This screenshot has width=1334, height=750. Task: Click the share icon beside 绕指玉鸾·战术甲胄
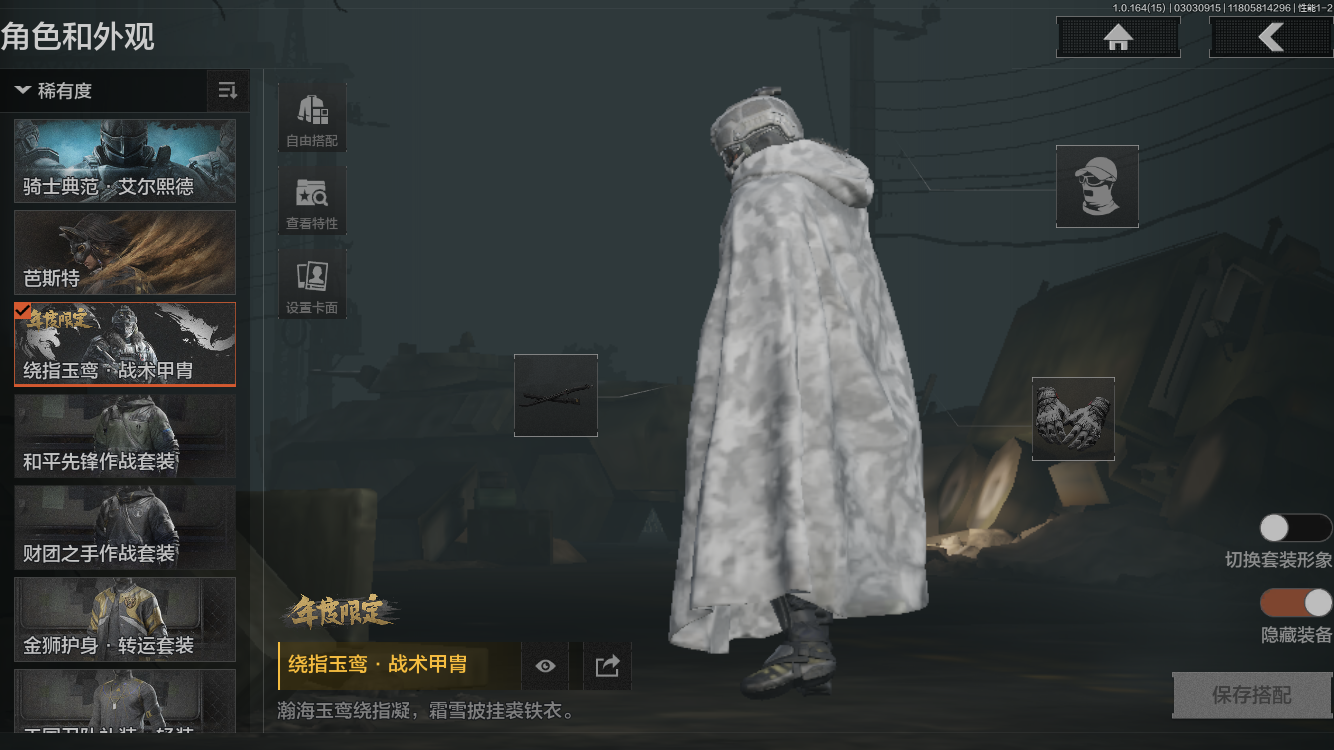pos(606,665)
